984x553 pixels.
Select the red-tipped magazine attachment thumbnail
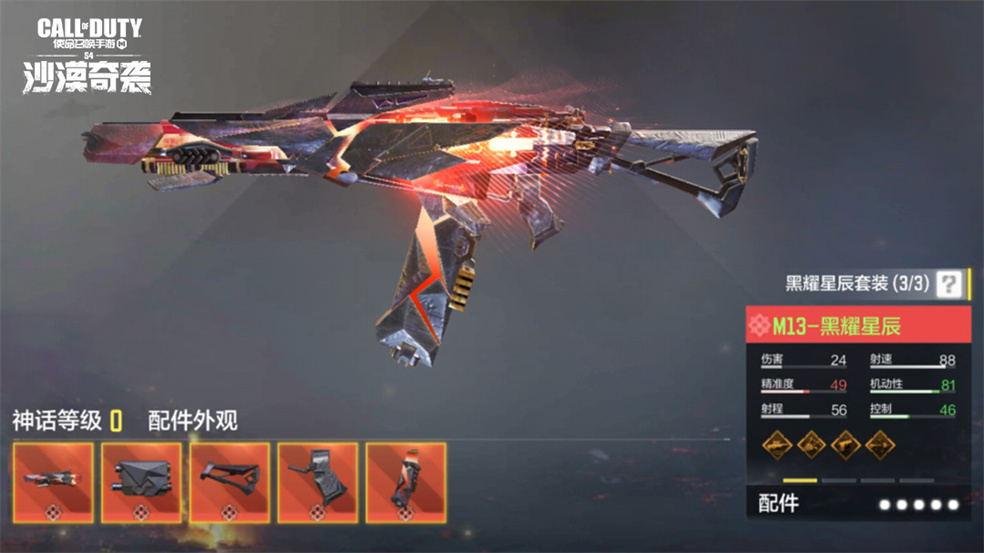[x=405, y=483]
